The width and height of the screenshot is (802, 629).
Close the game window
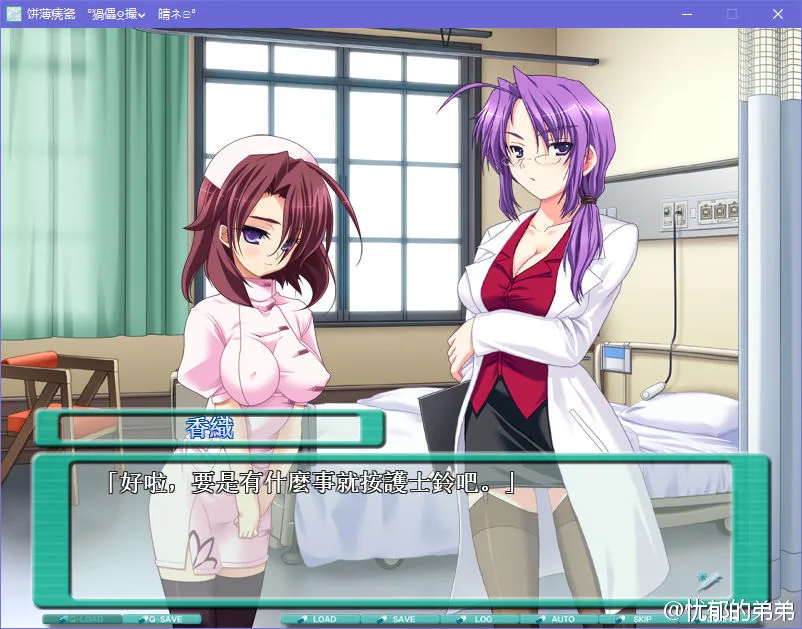[x=778, y=14]
